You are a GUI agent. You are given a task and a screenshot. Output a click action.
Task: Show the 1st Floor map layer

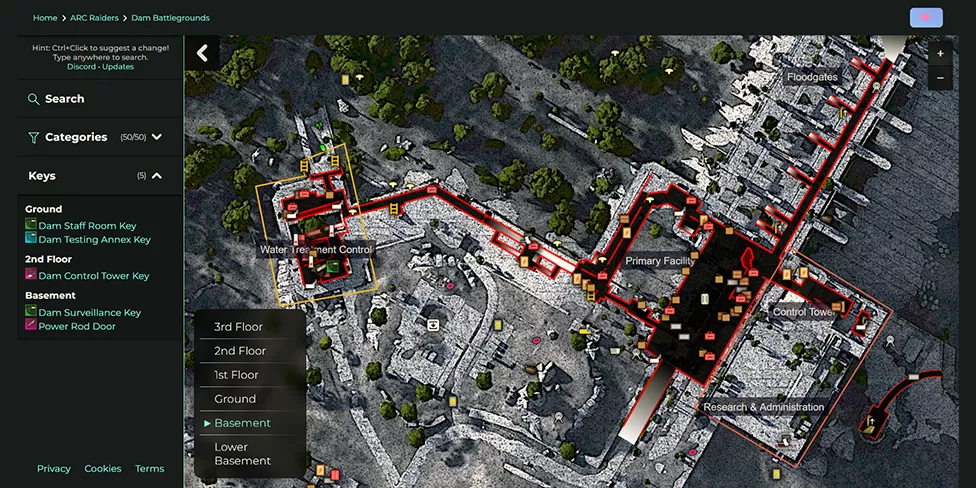coord(236,375)
